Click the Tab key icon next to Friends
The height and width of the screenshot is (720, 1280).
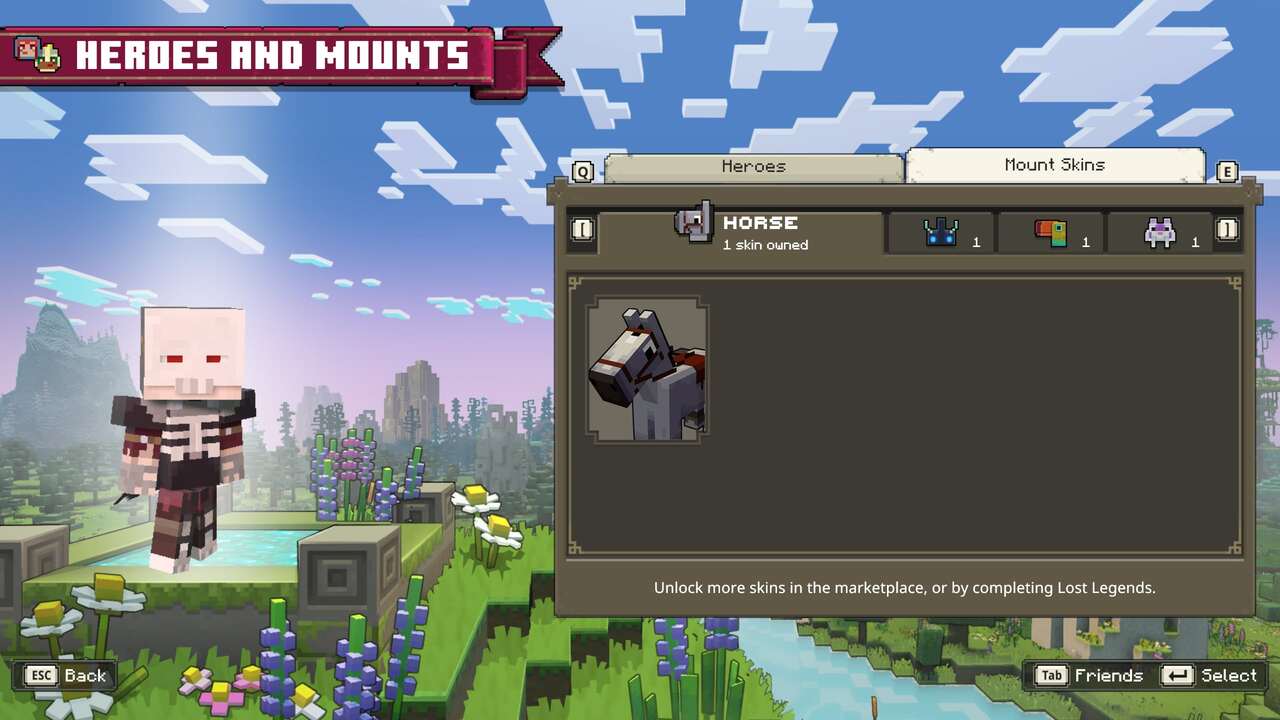(x=1051, y=675)
